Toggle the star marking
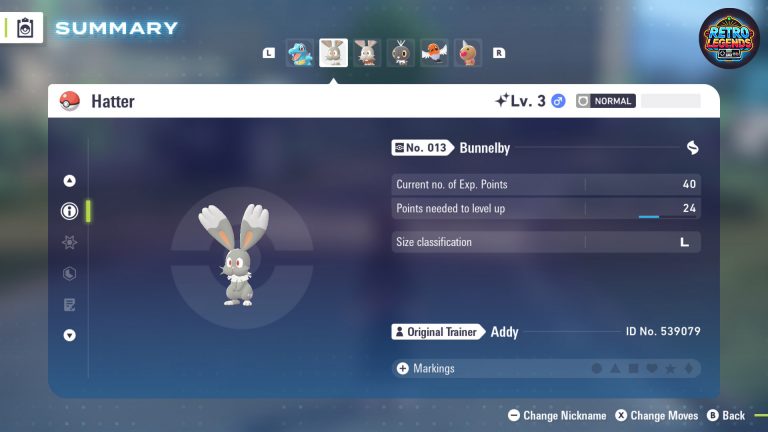Screen dimensions: 768x432 (669, 369)
